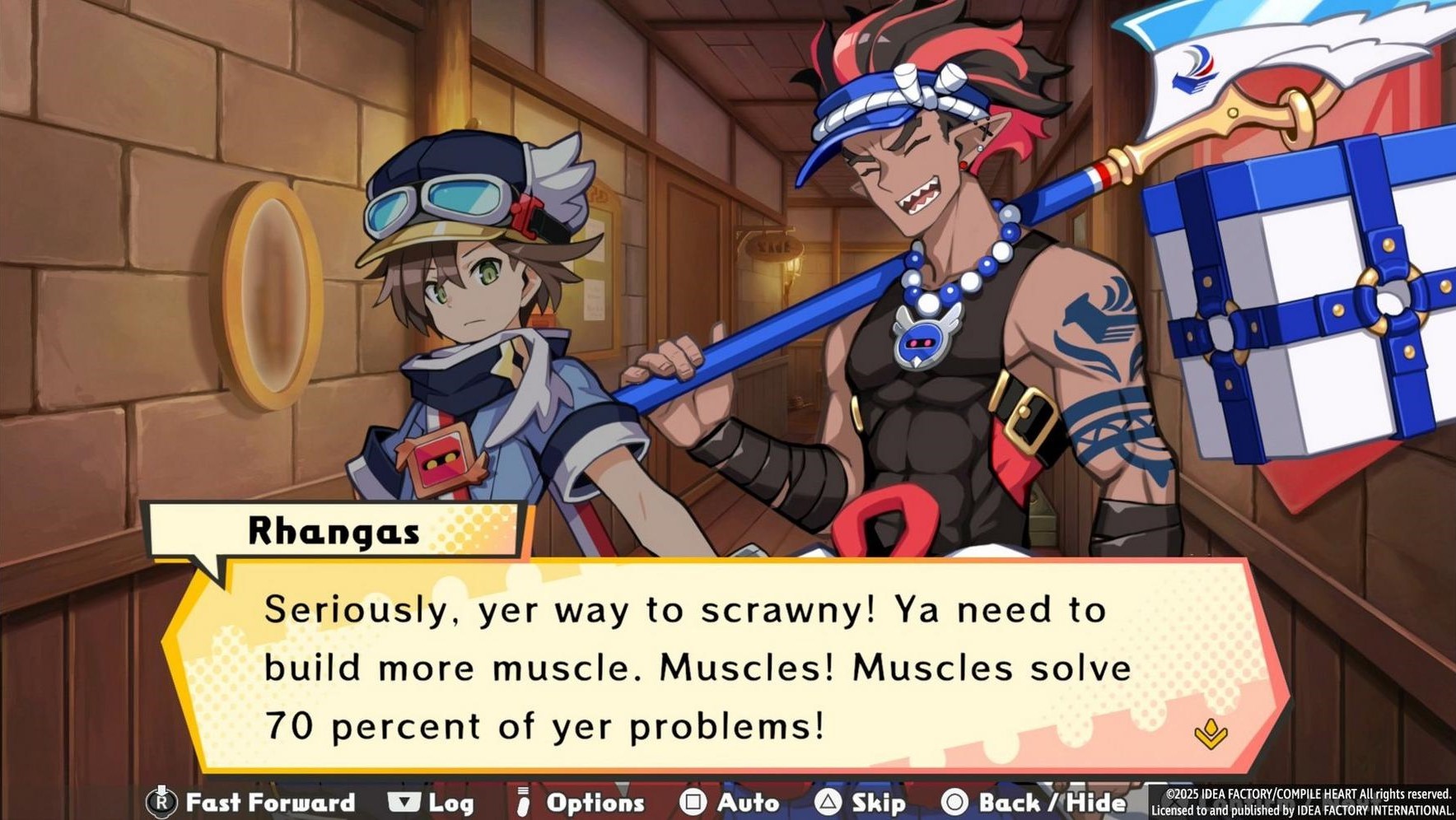
Task: Click the yellow advance arrow in dialogue box
Action: tap(1210, 732)
